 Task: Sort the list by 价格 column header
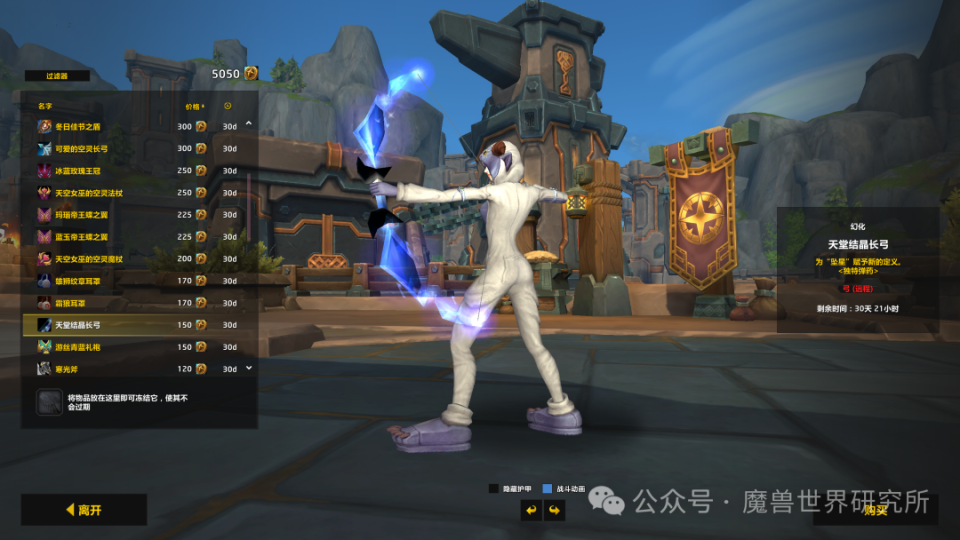tap(193, 105)
